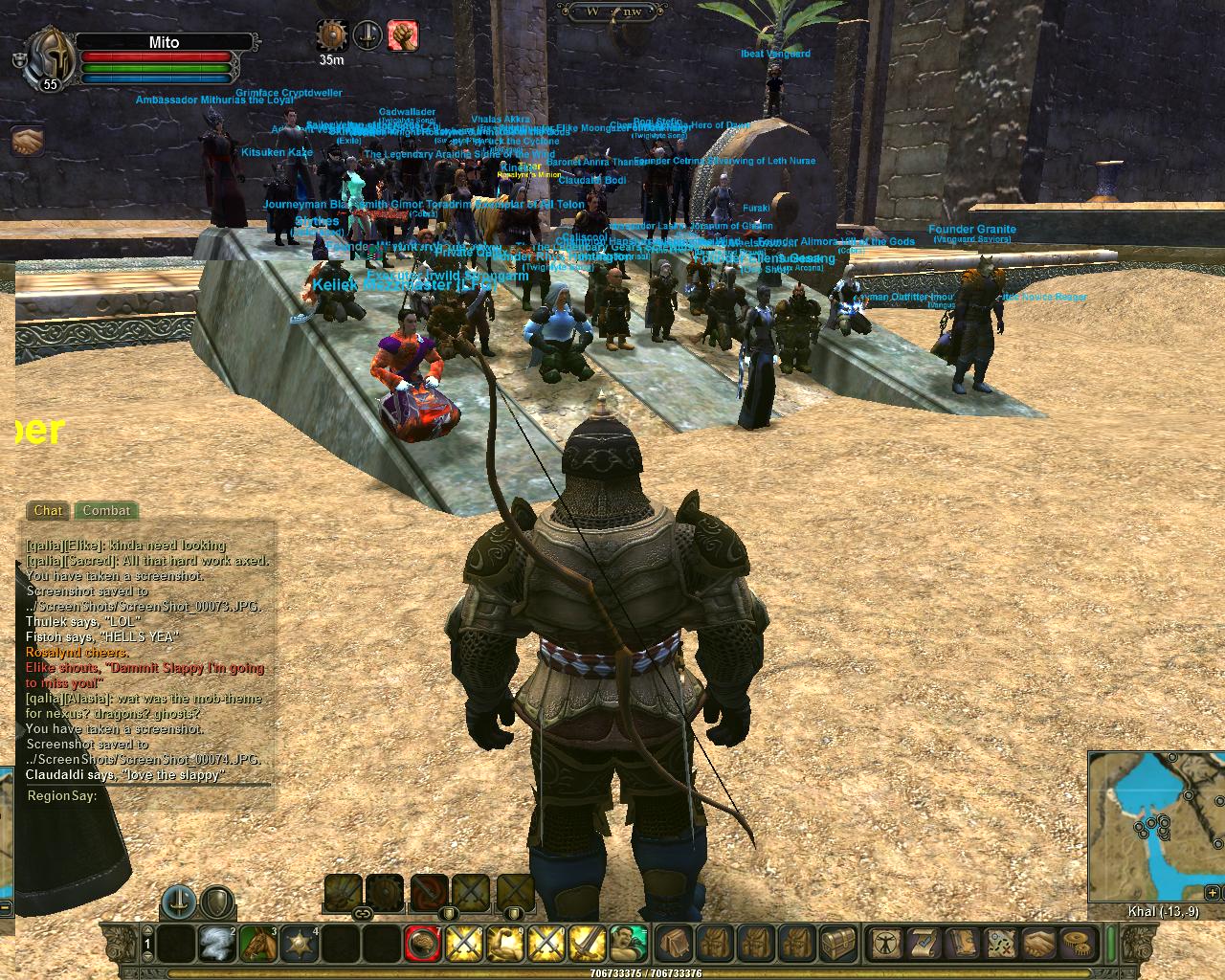Image resolution: width=1225 pixels, height=980 pixels.
Task: Activate the star badge ability in slot four
Action: coord(300,945)
